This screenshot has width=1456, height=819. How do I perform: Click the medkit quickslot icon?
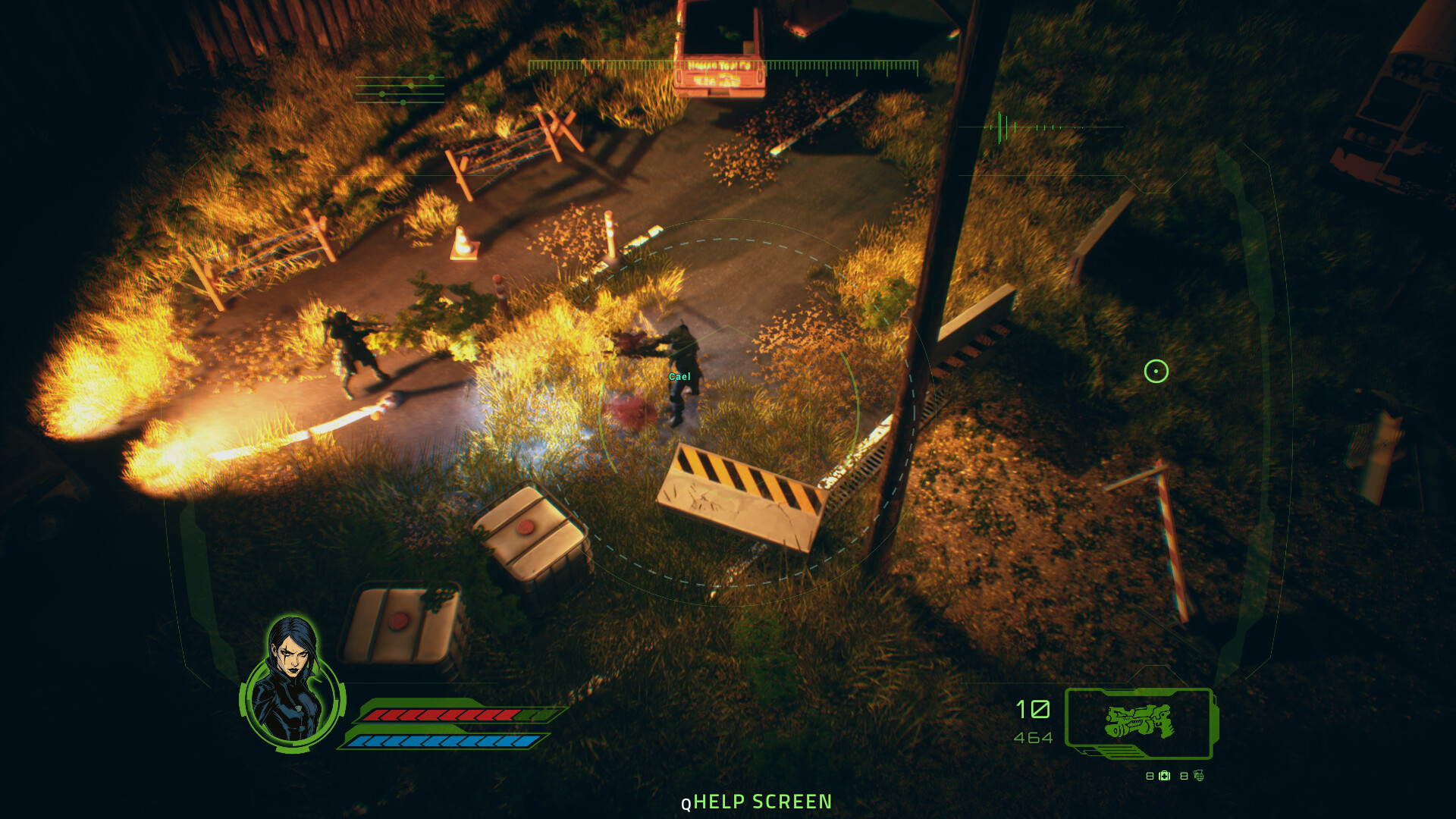click(1164, 776)
